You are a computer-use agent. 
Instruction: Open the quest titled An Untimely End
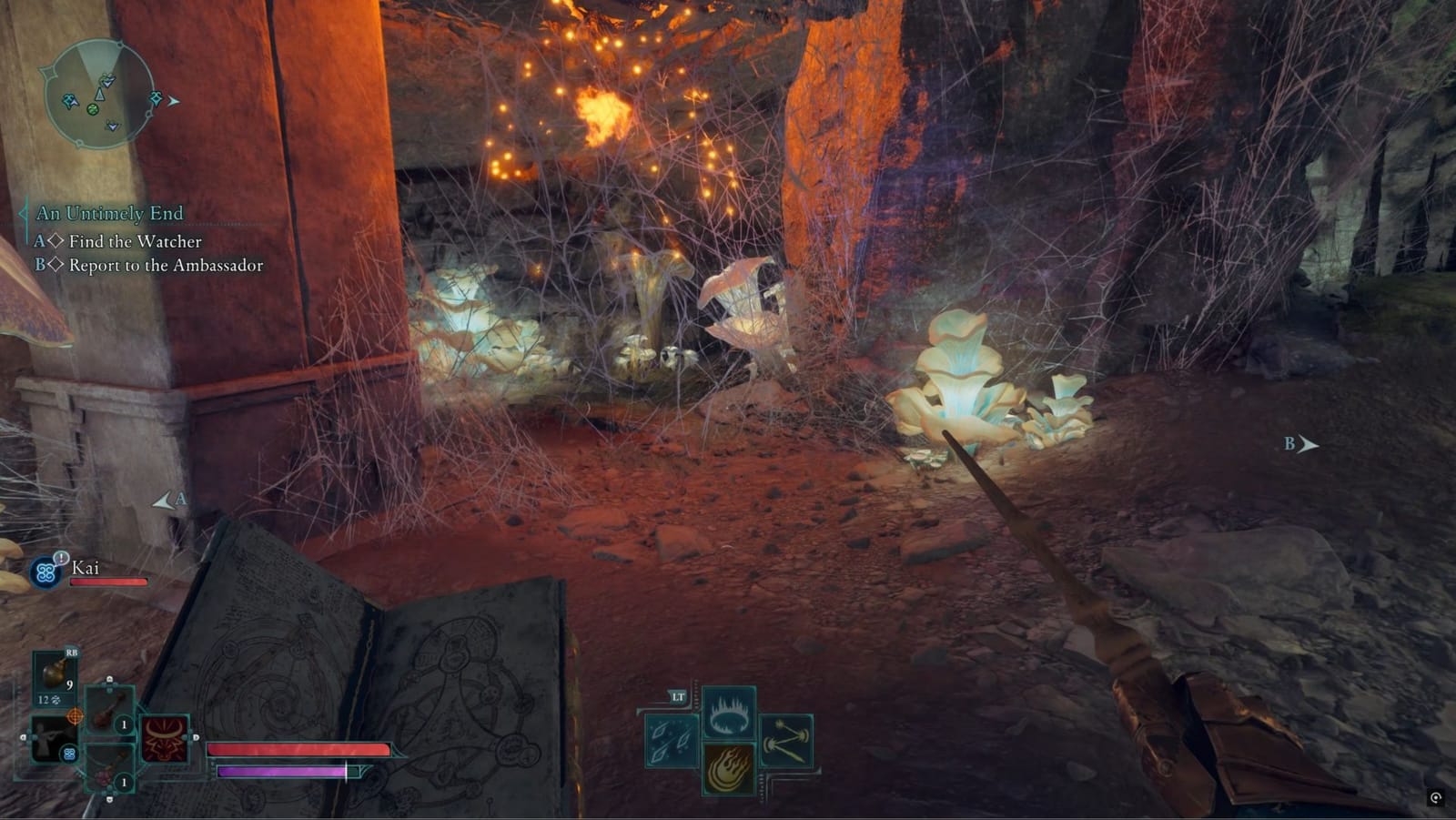[109, 214]
